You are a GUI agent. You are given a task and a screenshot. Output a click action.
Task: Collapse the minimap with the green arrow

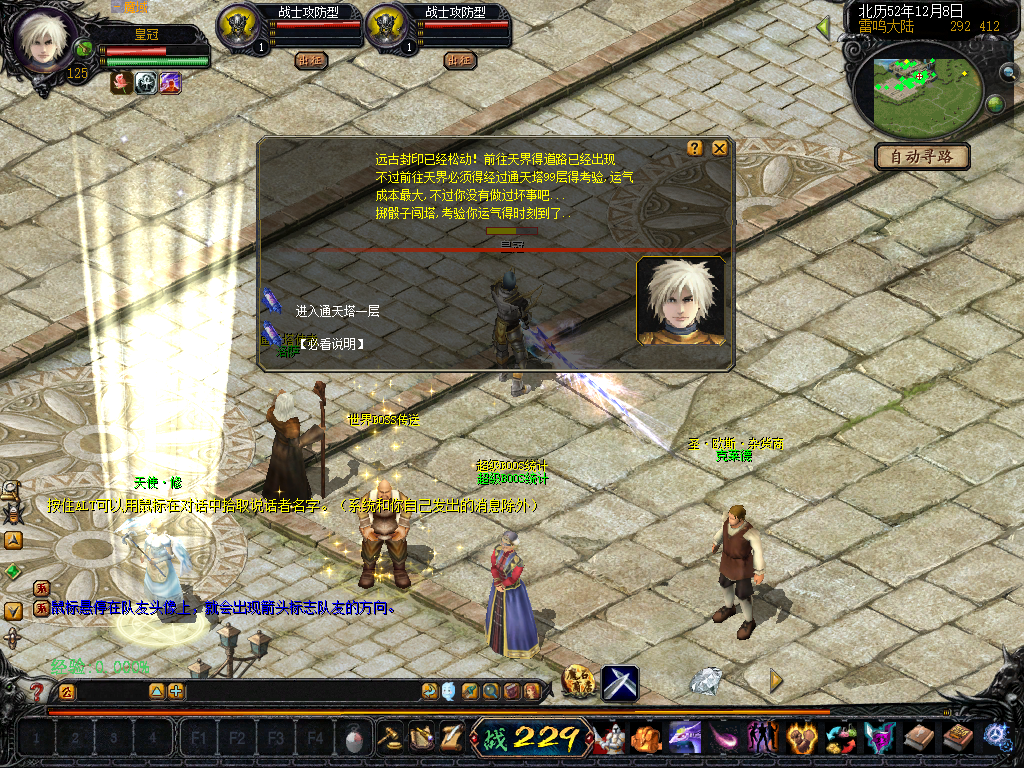pos(823,28)
